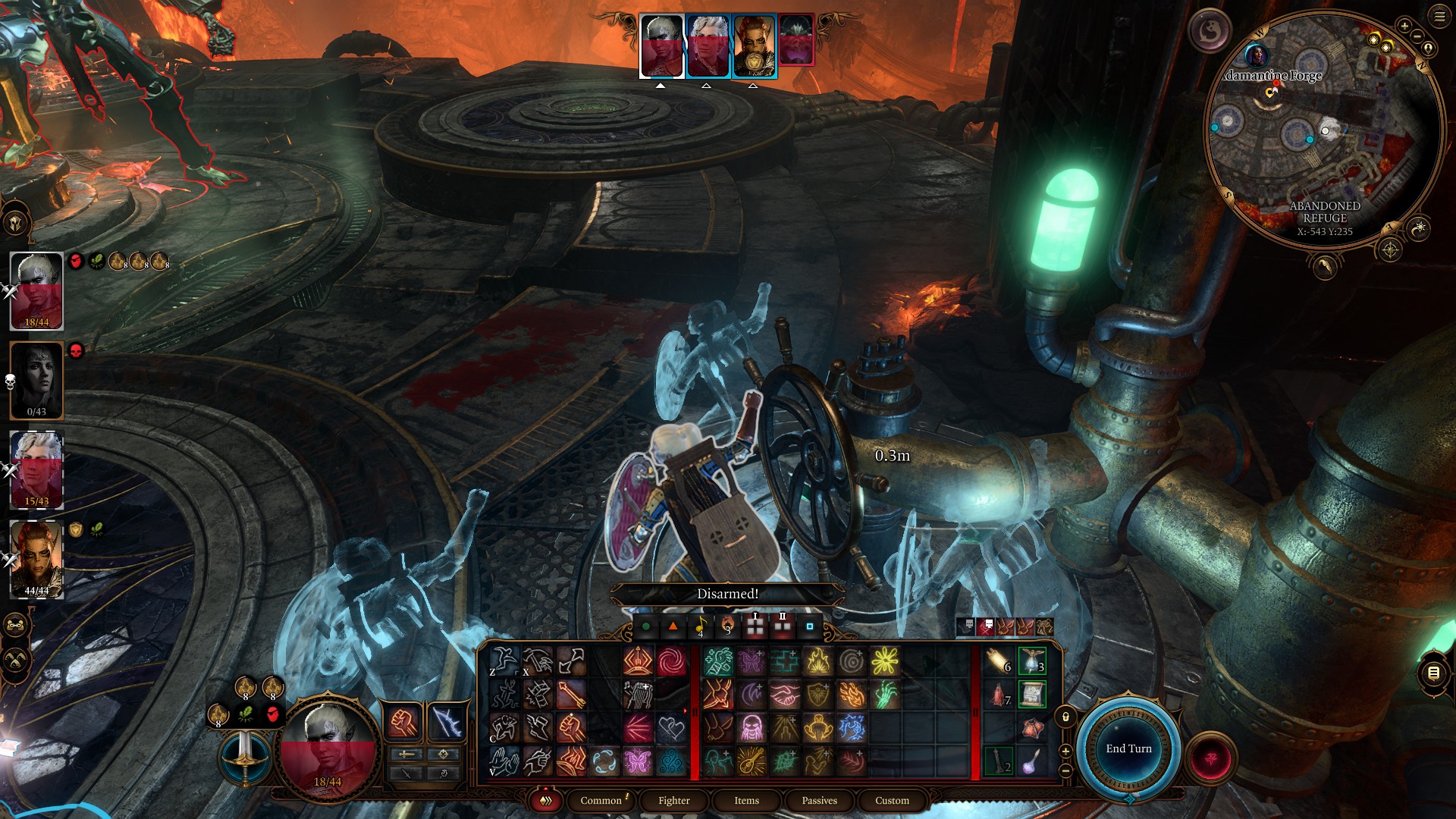
Task: Switch to the Items hotbar tab
Action: tap(745, 801)
